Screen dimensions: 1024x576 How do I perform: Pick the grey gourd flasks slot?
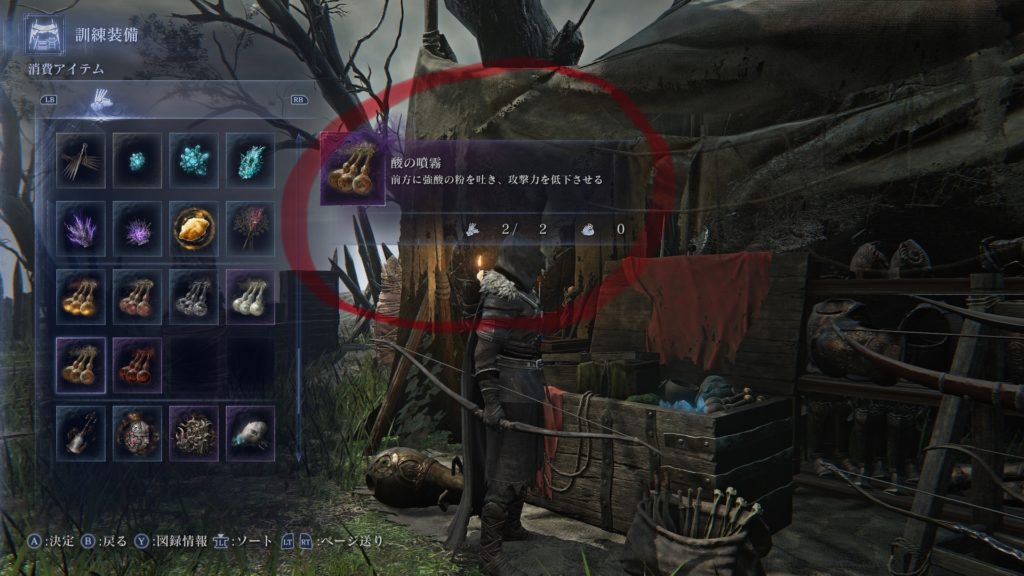tap(194, 294)
